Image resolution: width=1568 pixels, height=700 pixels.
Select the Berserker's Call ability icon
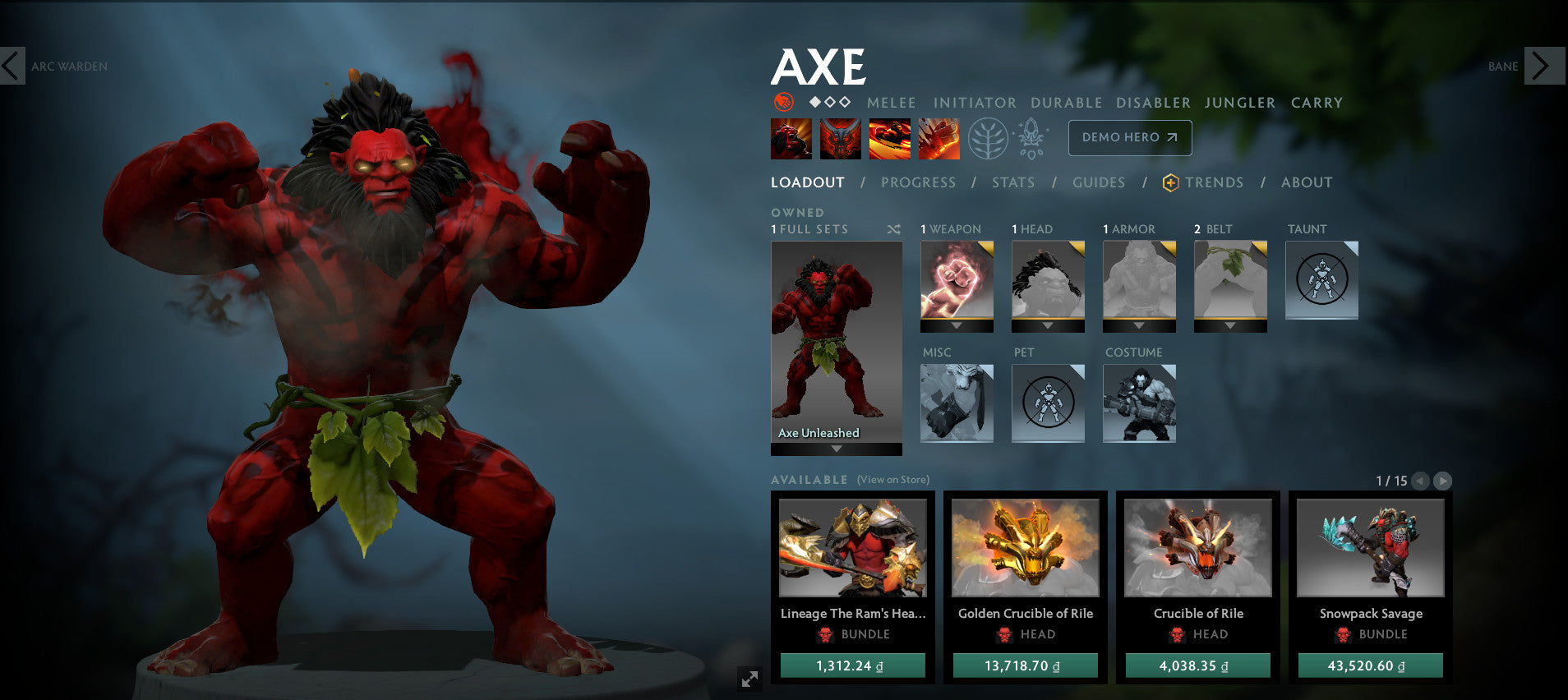point(791,138)
